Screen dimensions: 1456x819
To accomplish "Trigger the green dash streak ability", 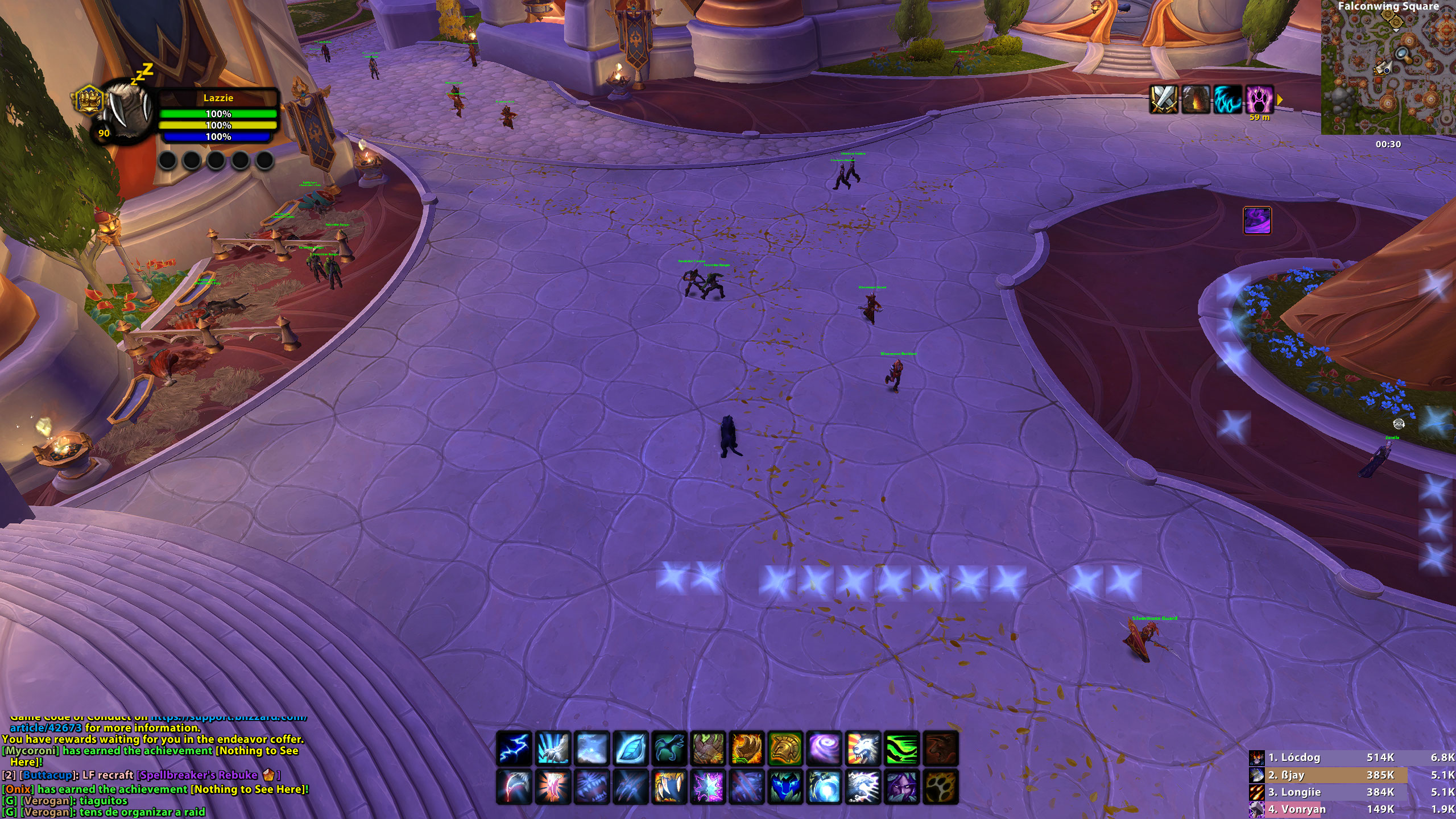I will (x=902, y=748).
